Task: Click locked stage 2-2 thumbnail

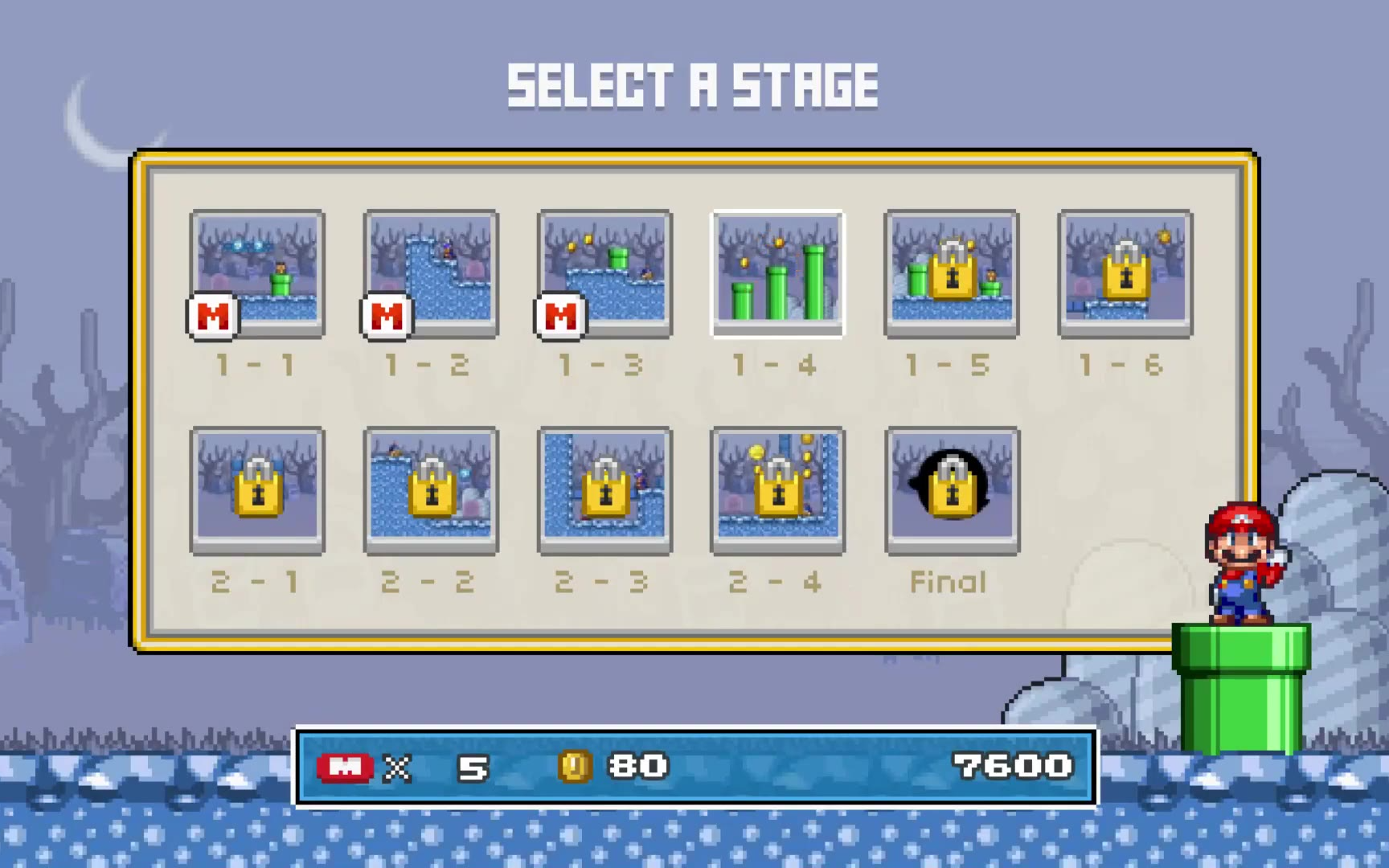Action: point(431,490)
